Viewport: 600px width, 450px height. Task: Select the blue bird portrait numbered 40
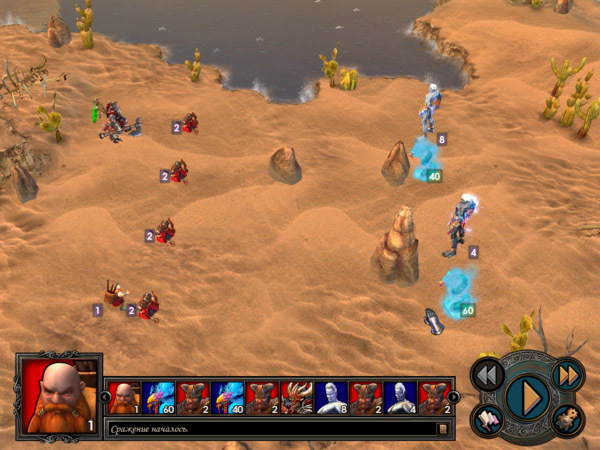point(228,397)
